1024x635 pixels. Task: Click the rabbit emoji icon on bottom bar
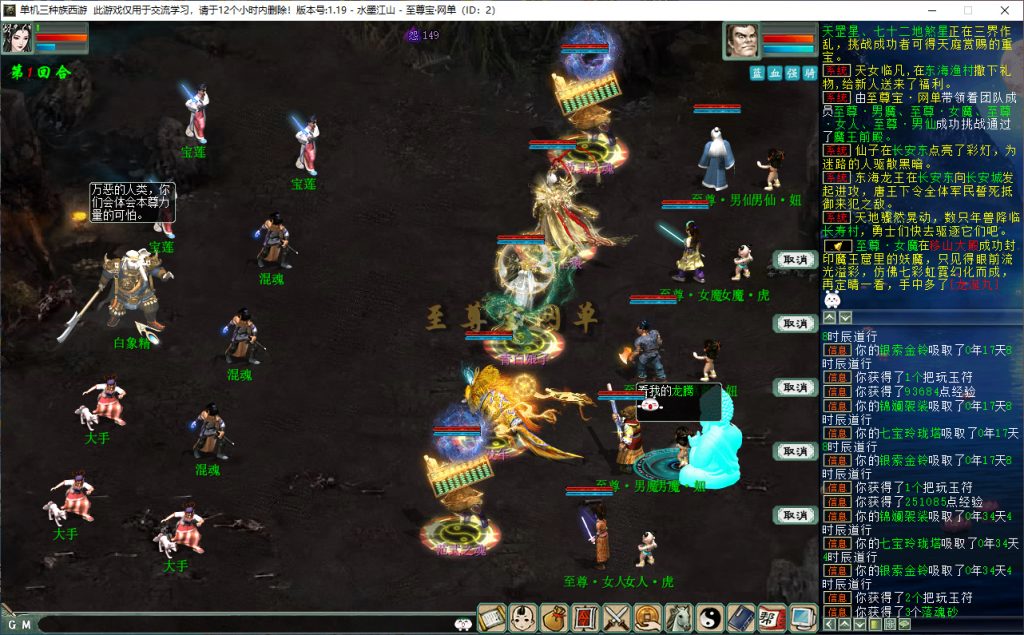point(462,624)
